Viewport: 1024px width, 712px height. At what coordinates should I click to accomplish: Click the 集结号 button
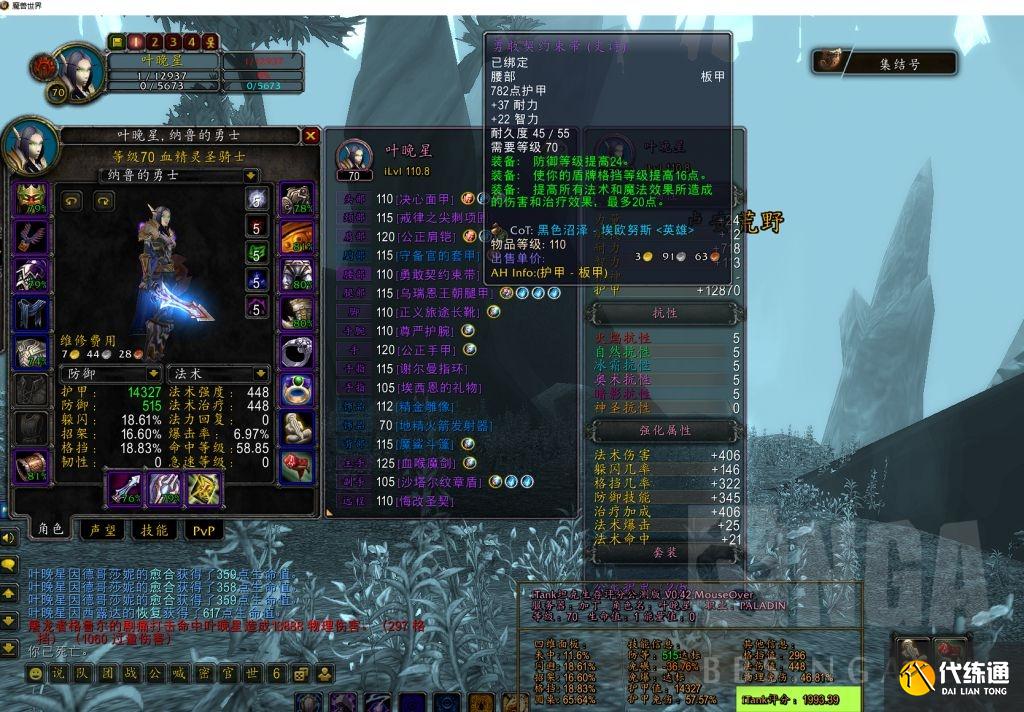[x=884, y=64]
